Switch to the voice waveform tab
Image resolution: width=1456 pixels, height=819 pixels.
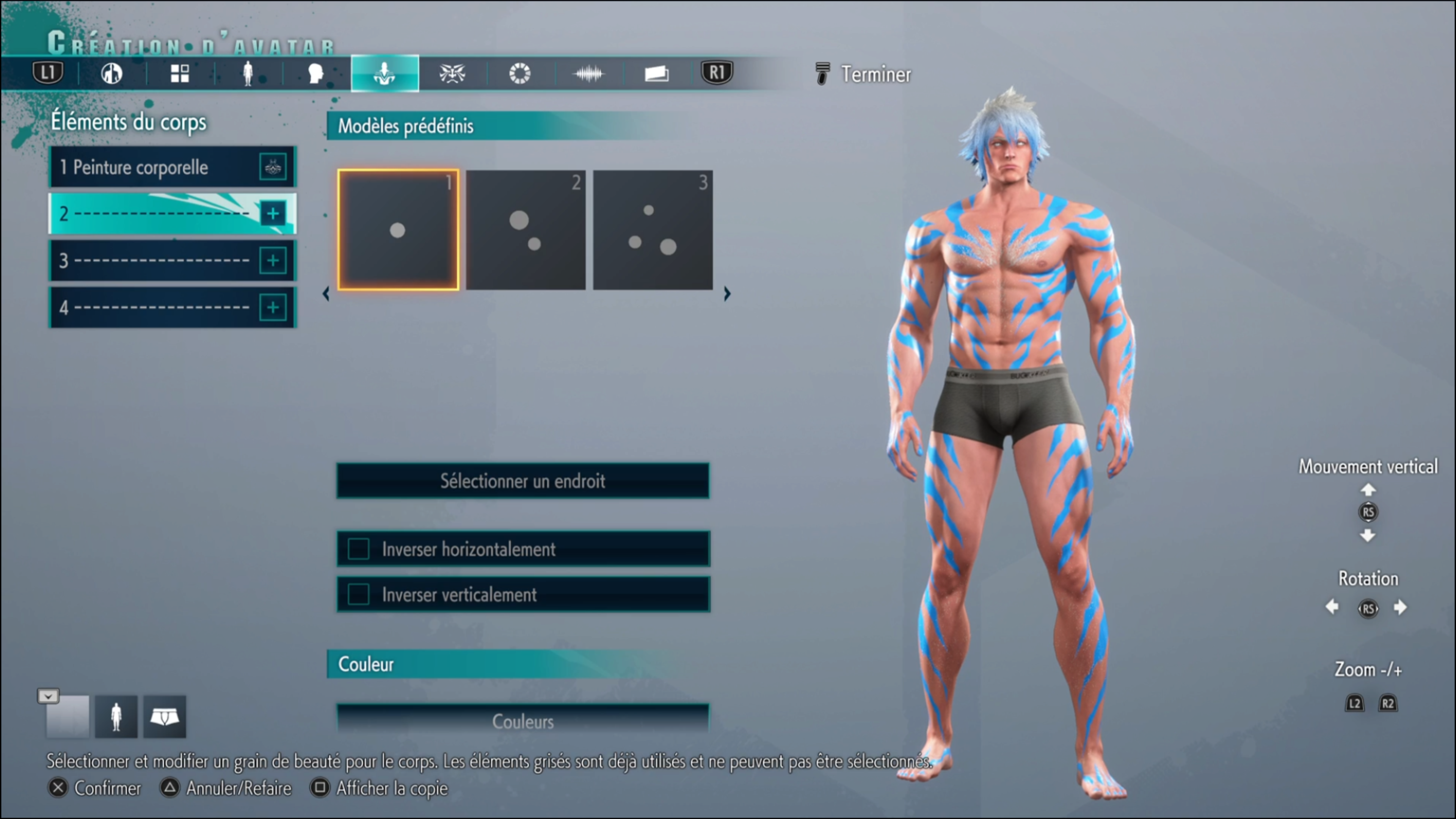(x=588, y=74)
